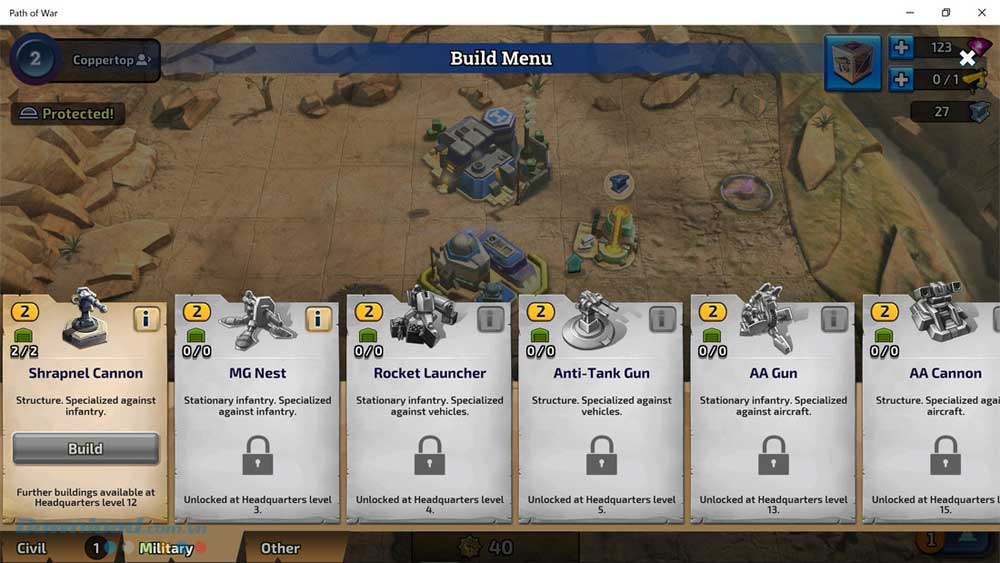Image resolution: width=1000 pixels, height=563 pixels.
Task: Build the Shrapnel Cannon
Action: pyautogui.click(x=85, y=449)
